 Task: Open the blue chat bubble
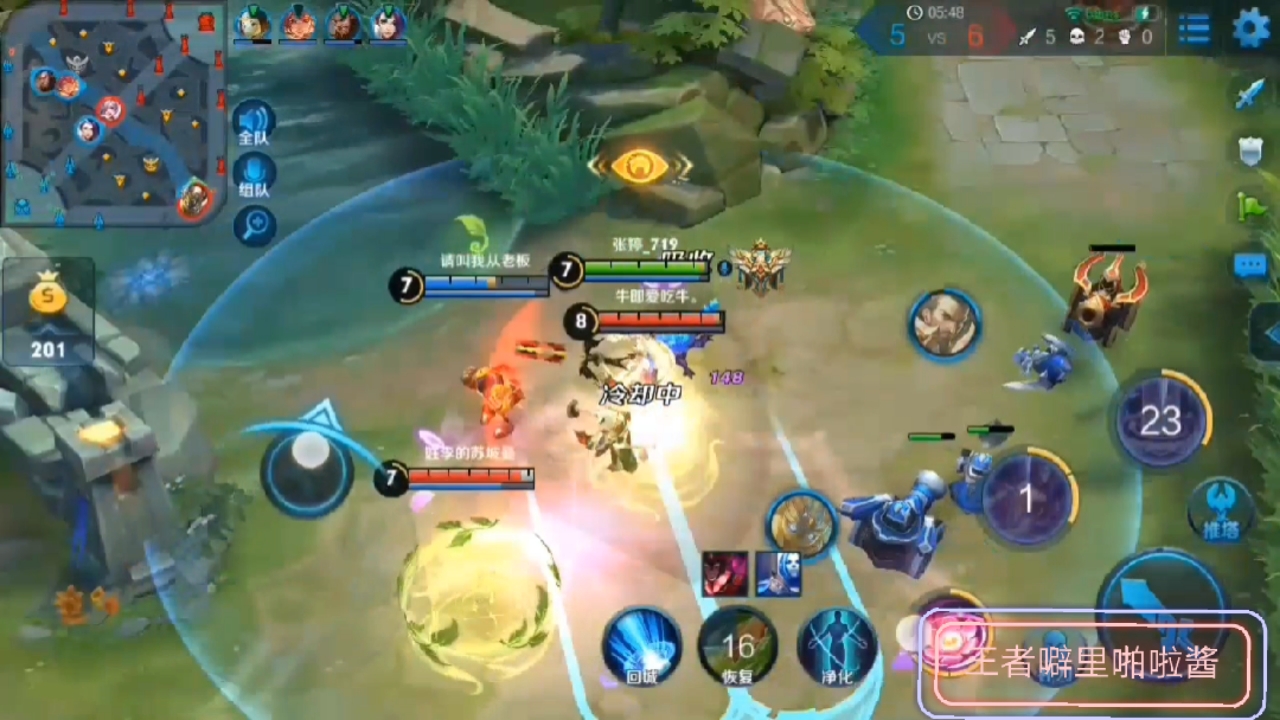coord(1251,265)
